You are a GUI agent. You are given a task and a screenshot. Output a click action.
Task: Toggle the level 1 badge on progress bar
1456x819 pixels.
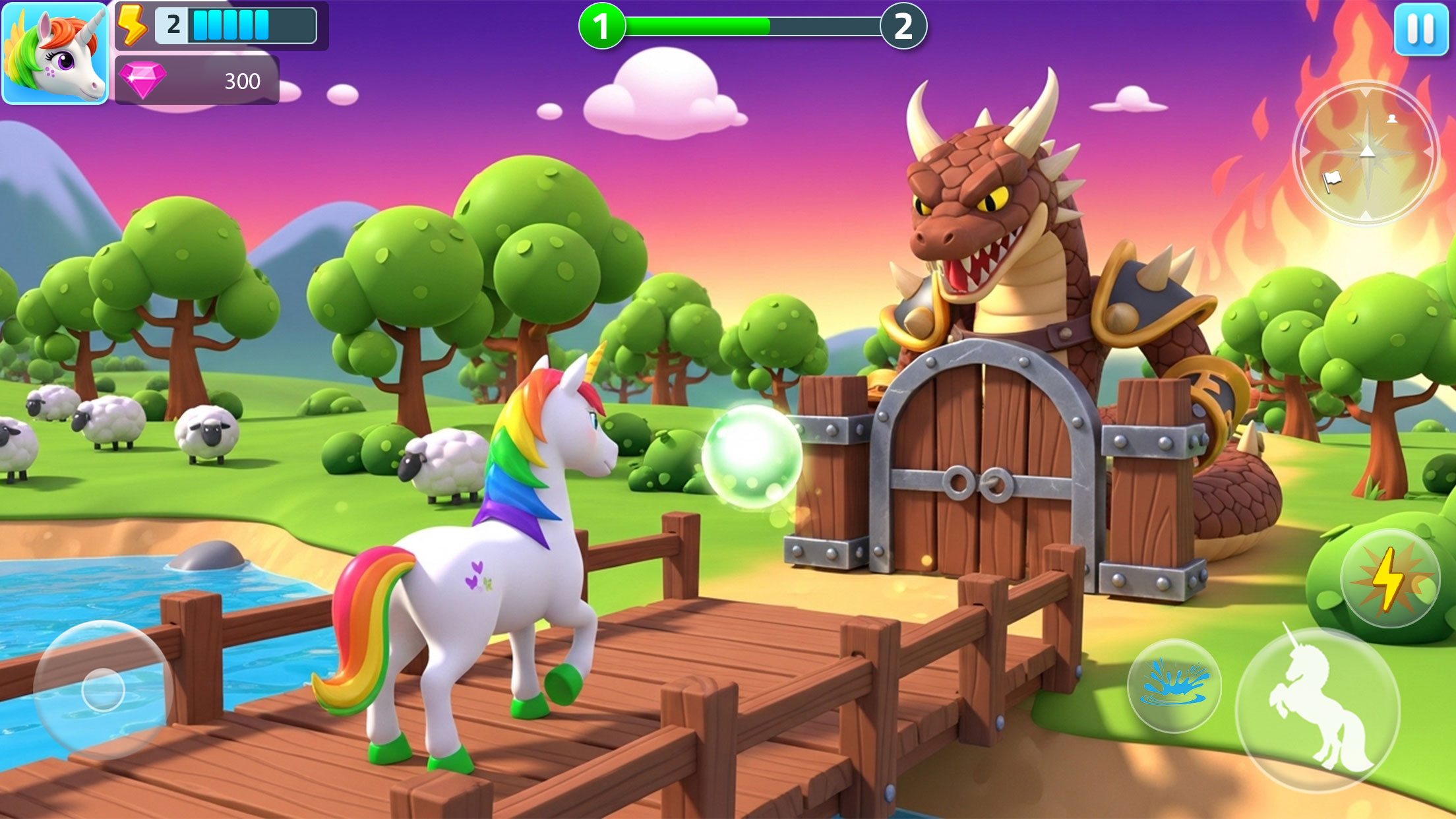click(x=602, y=26)
